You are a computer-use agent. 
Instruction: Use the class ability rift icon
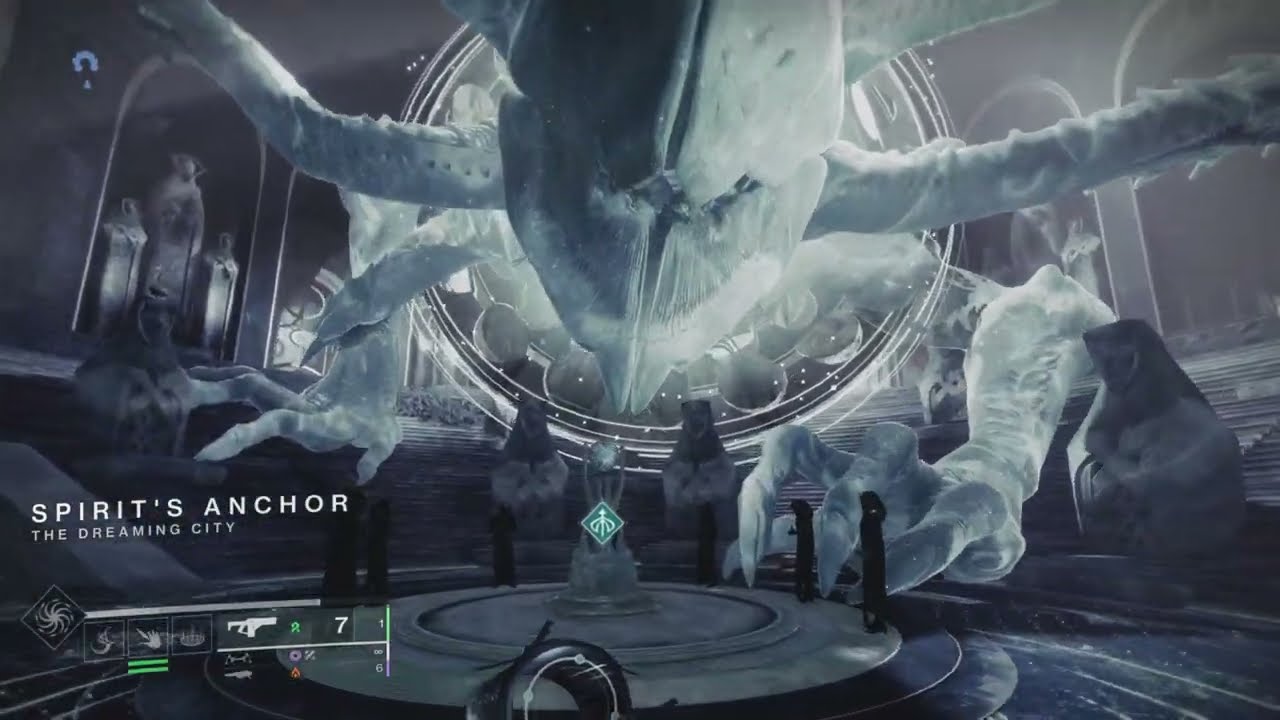click(x=191, y=634)
